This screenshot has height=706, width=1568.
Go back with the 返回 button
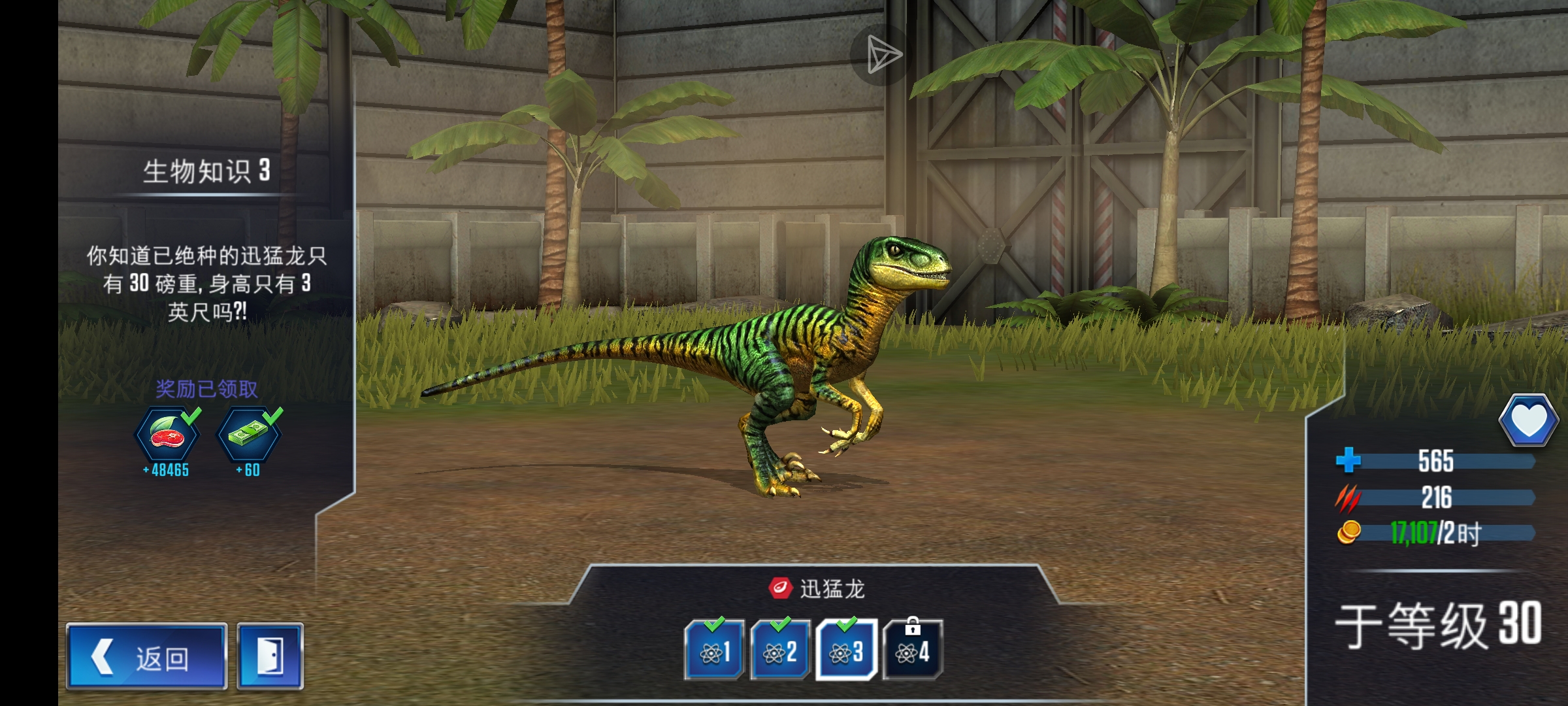(x=146, y=657)
